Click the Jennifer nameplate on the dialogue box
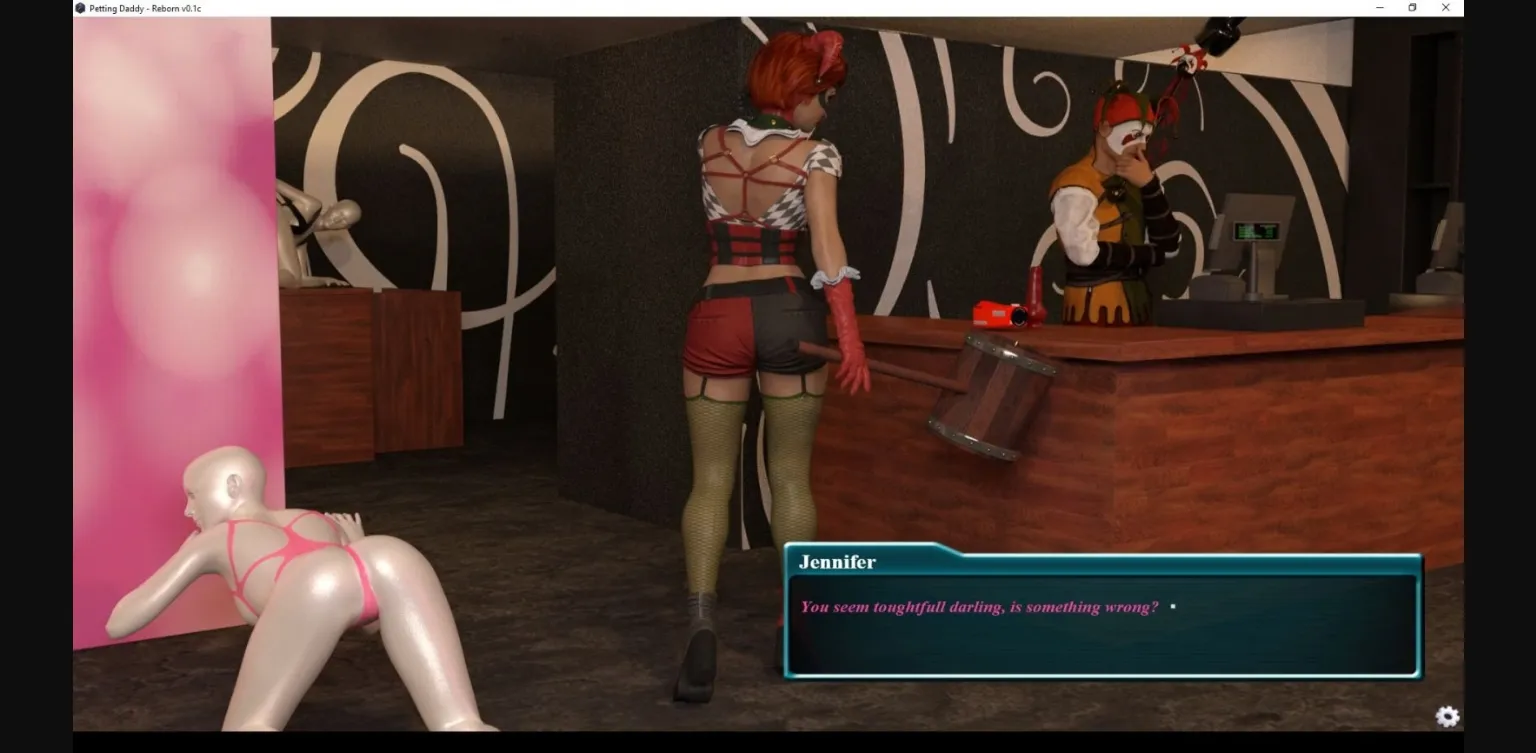 (x=838, y=562)
